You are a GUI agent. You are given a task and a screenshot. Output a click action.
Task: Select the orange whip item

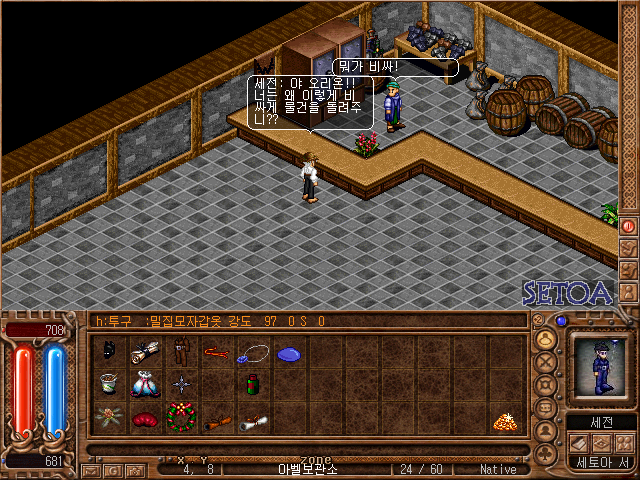(x=216, y=352)
